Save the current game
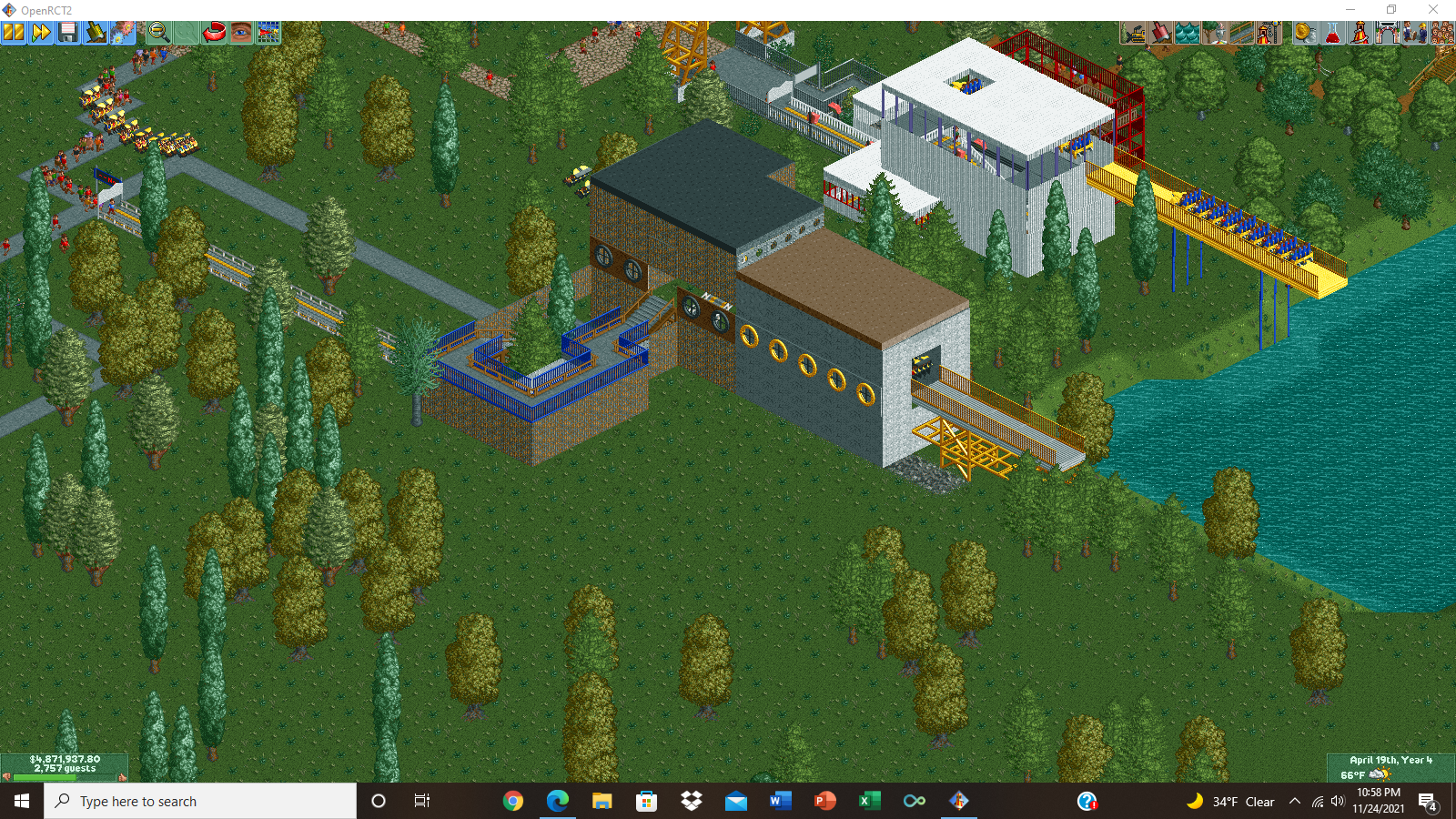 point(67,32)
